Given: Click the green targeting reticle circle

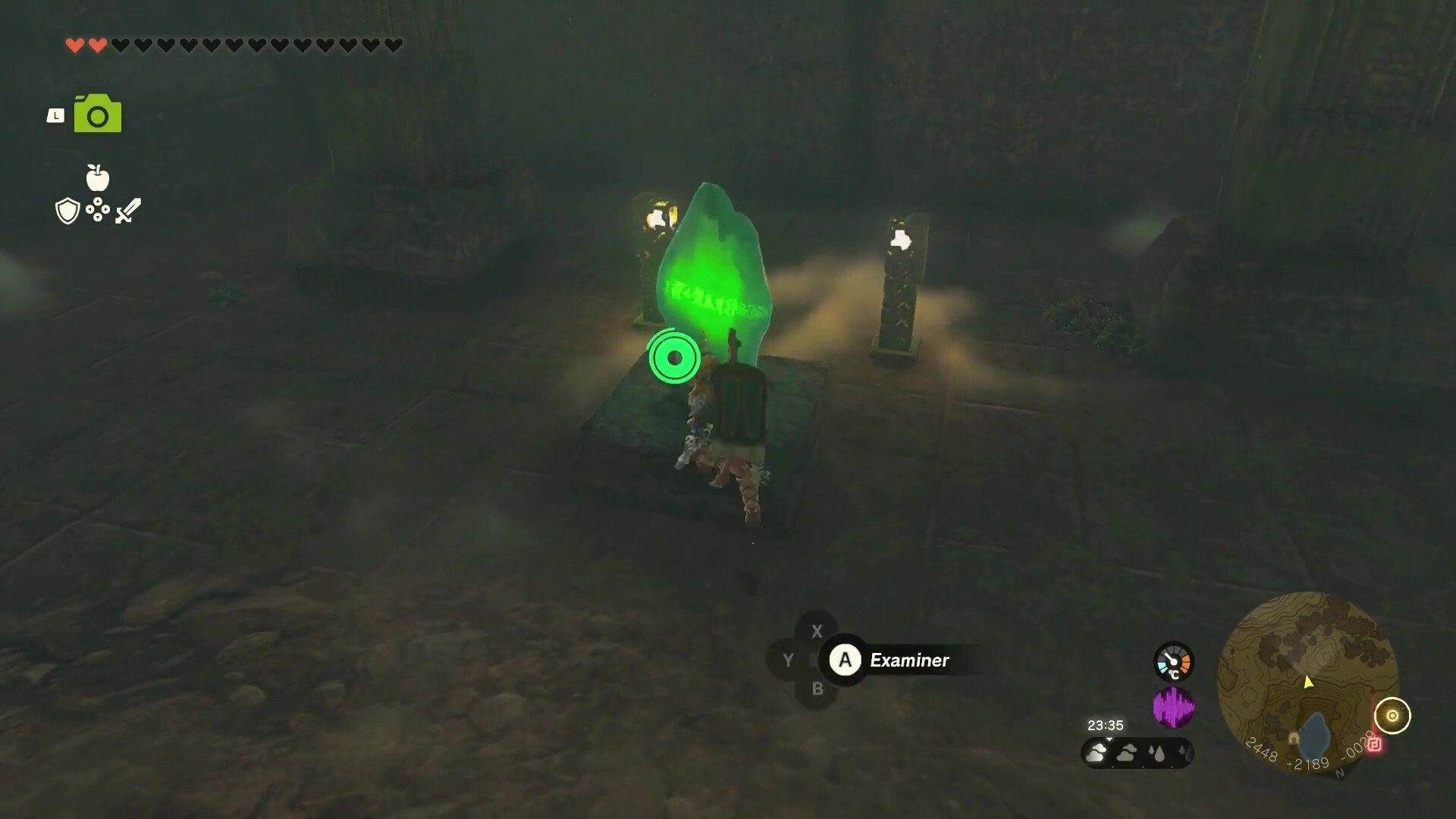Looking at the screenshot, I should coord(673,358).
